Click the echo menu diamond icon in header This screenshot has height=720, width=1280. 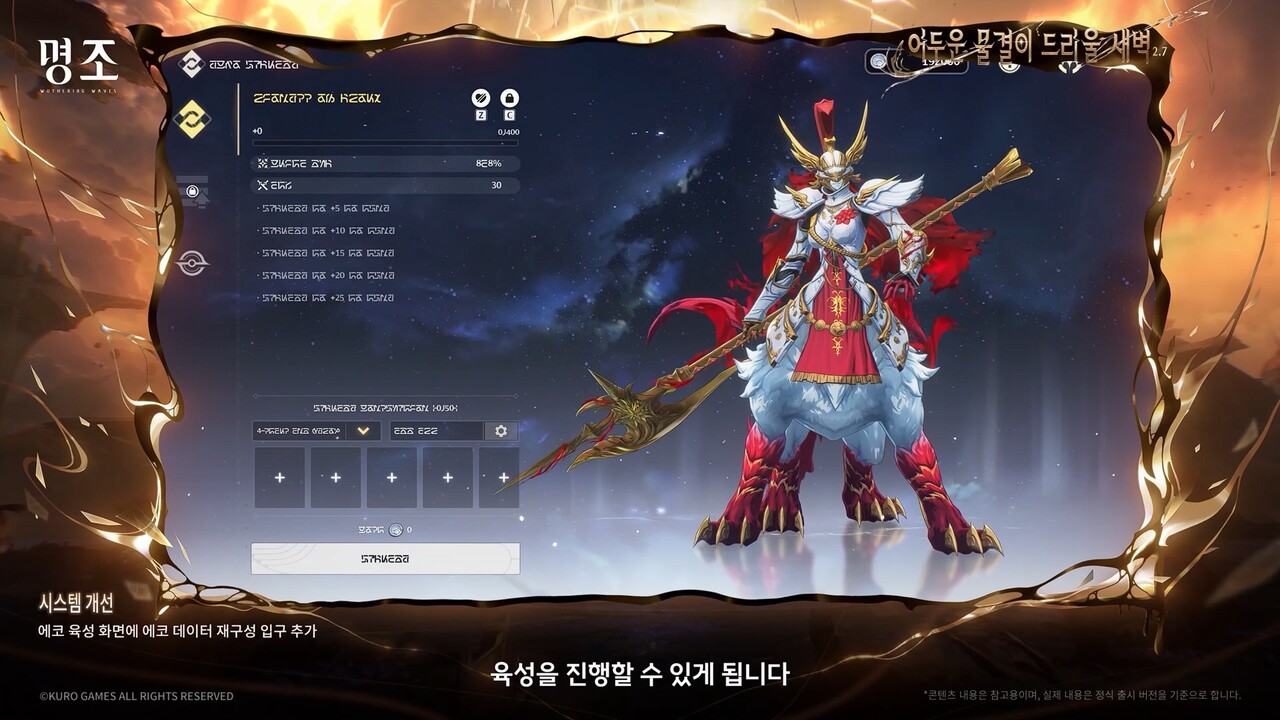[x=191, y=64]
